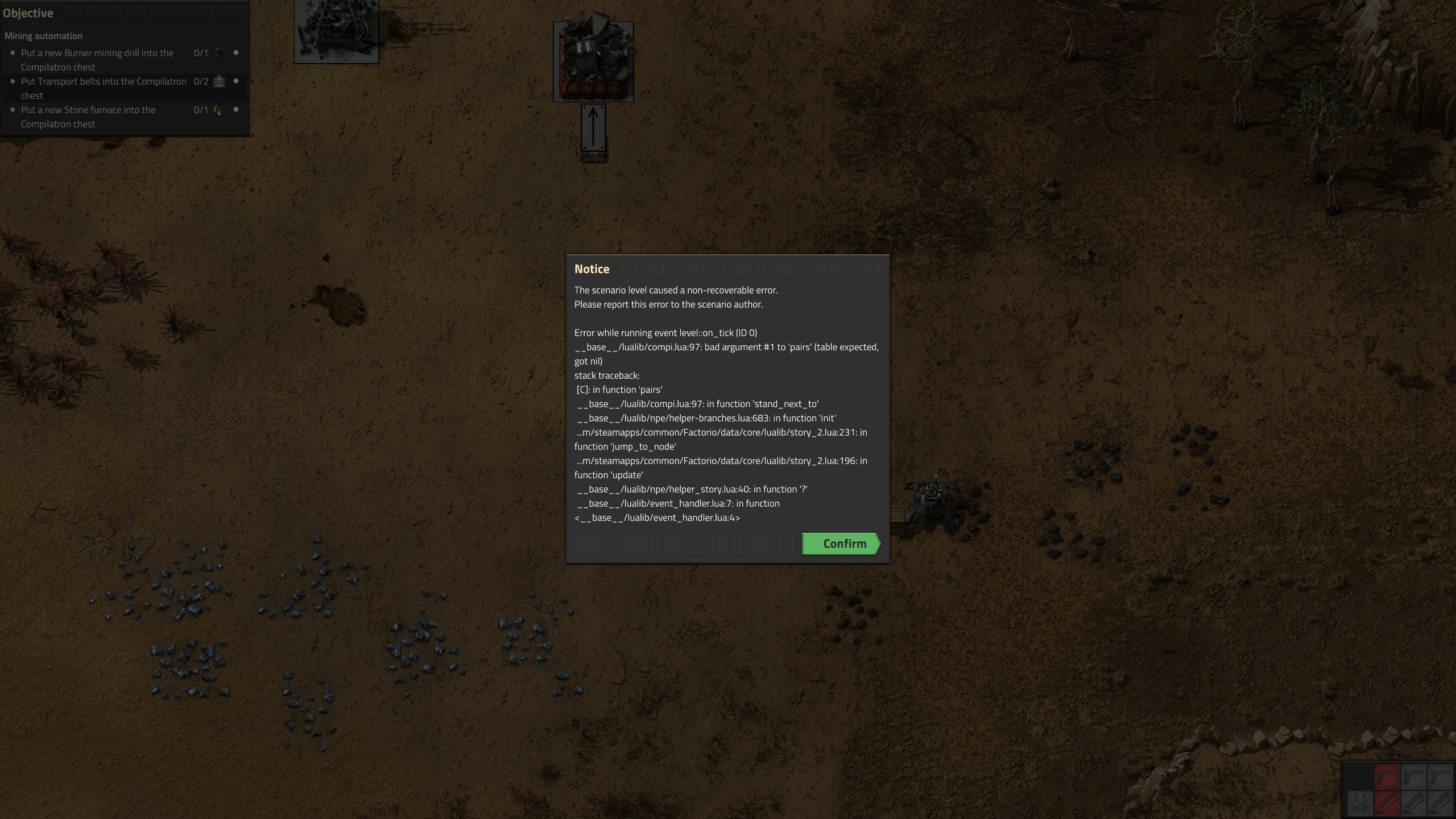This screenshot has width=1456, height=819.
Task: Select the Burner mining drill objective row
Action: tap(97, 60)
